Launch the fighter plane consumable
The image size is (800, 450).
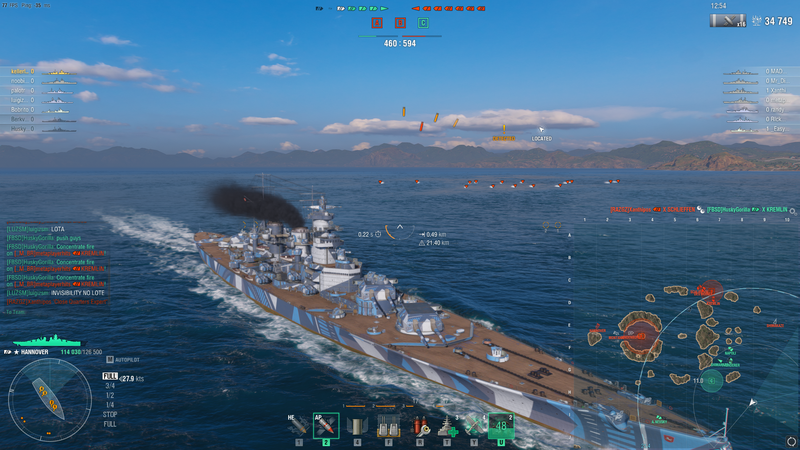pos(474,427)
